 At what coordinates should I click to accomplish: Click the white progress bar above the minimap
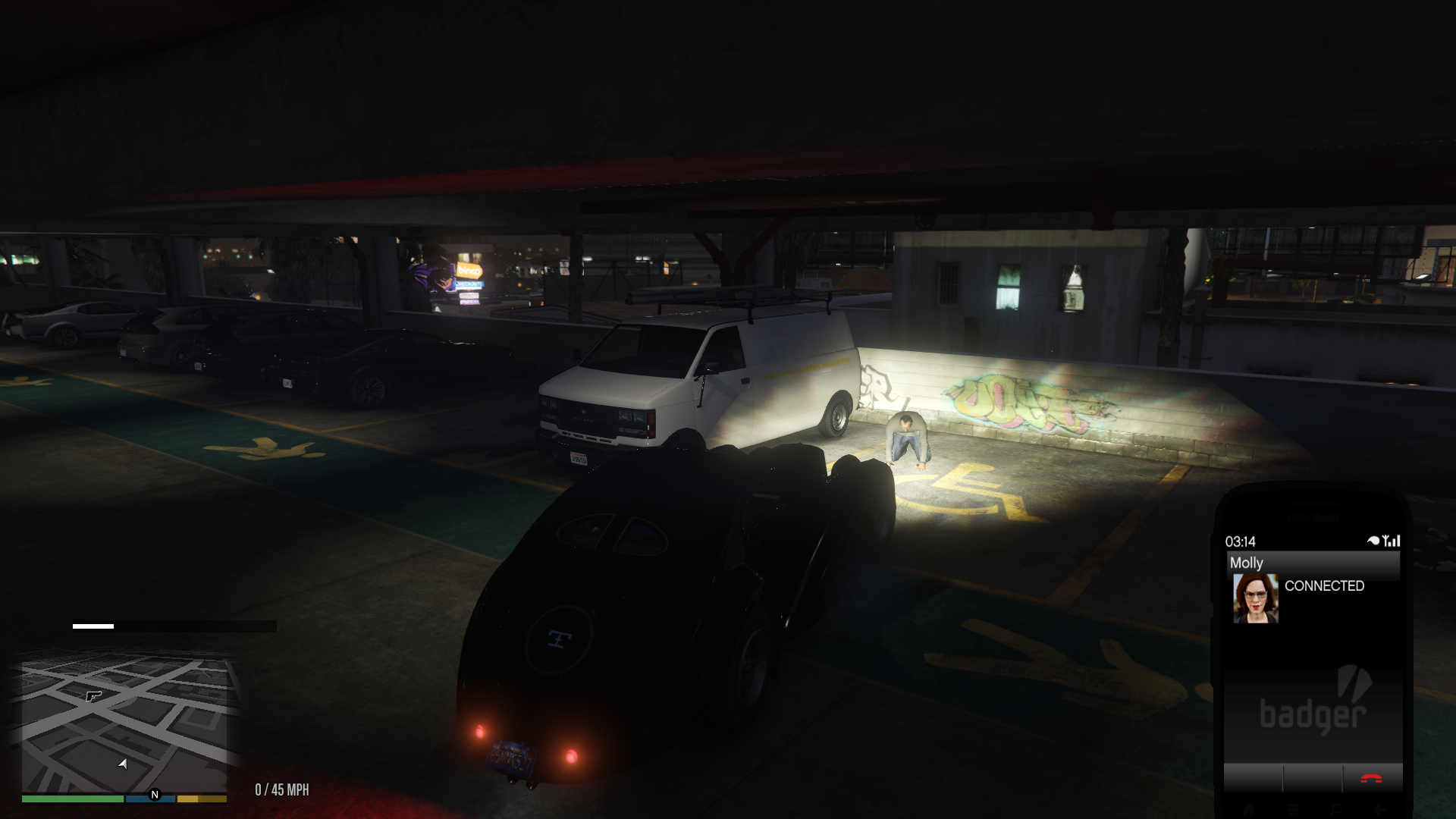93,626
